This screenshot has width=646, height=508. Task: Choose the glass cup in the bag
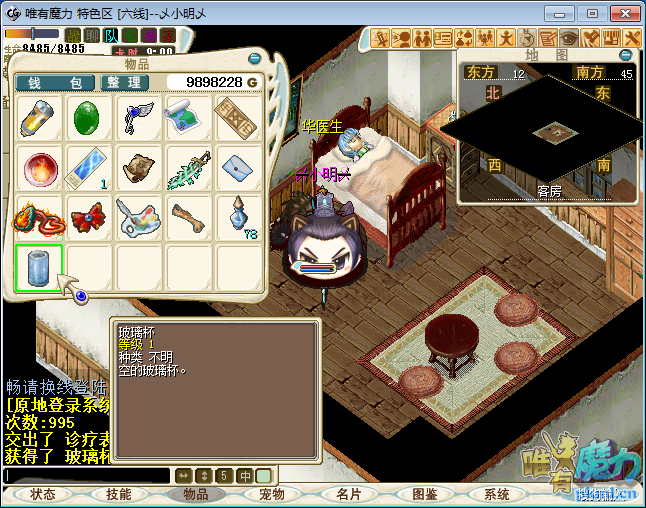40,268
